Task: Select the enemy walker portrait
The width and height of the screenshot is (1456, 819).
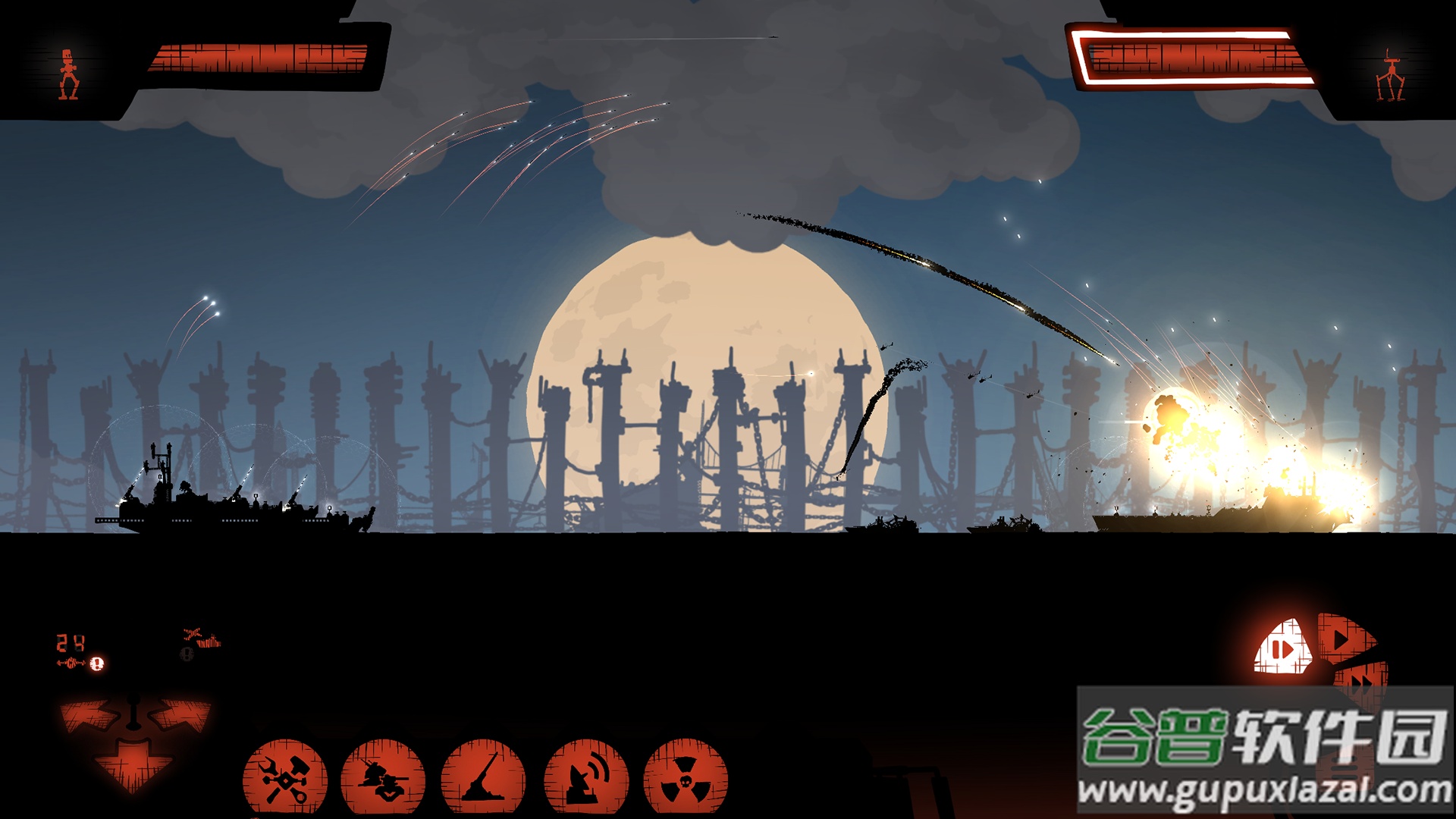Action: pos(1390,76)
